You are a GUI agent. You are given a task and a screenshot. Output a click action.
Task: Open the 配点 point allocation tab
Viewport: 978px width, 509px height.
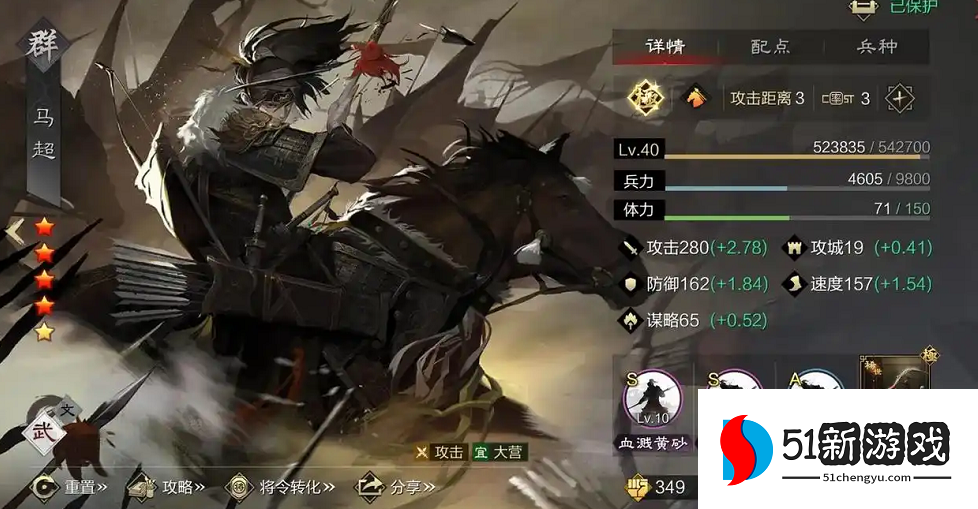click(770, 47)
